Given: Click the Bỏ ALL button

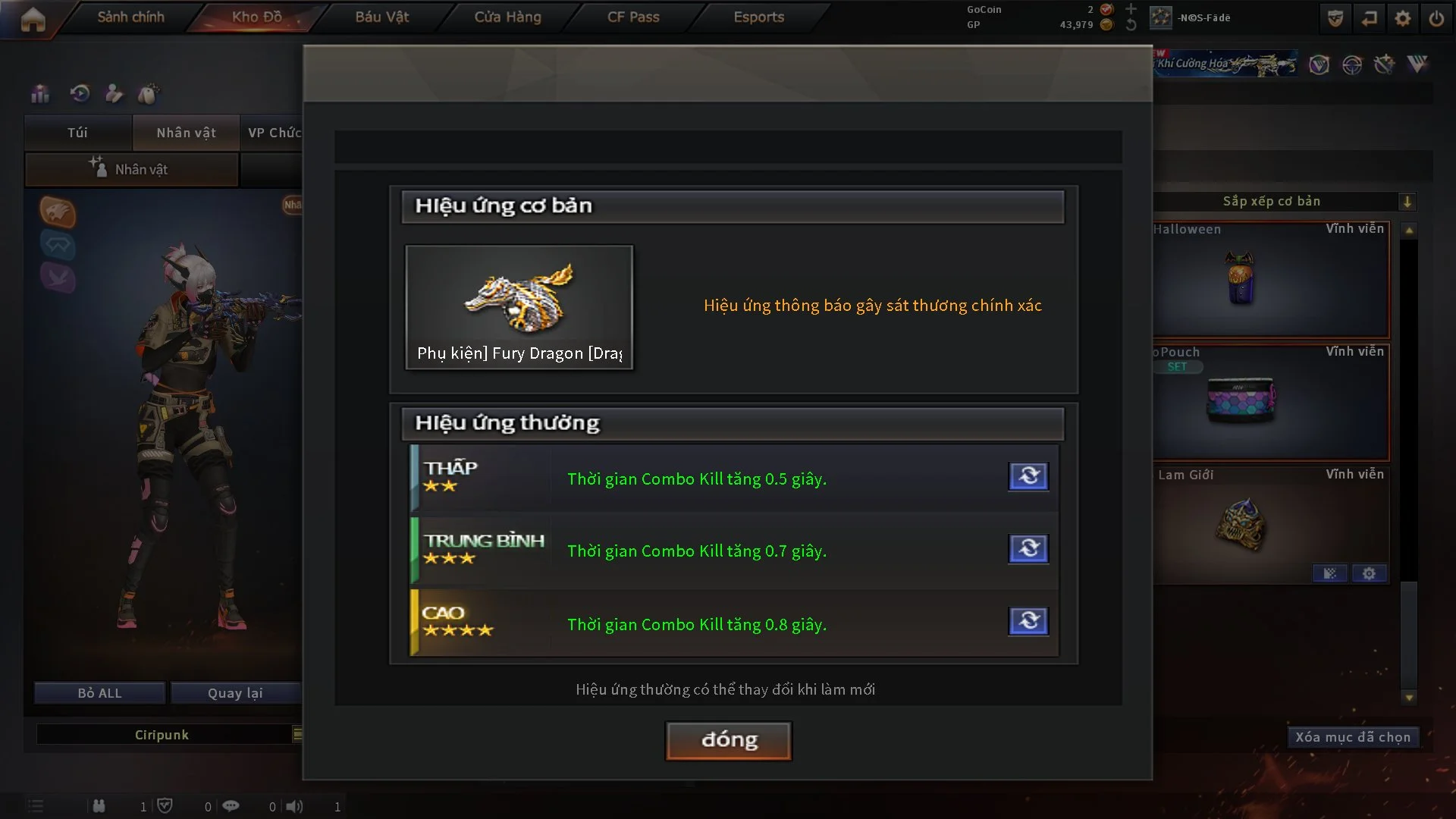Looking at the screenshot, I should [99, 693].
